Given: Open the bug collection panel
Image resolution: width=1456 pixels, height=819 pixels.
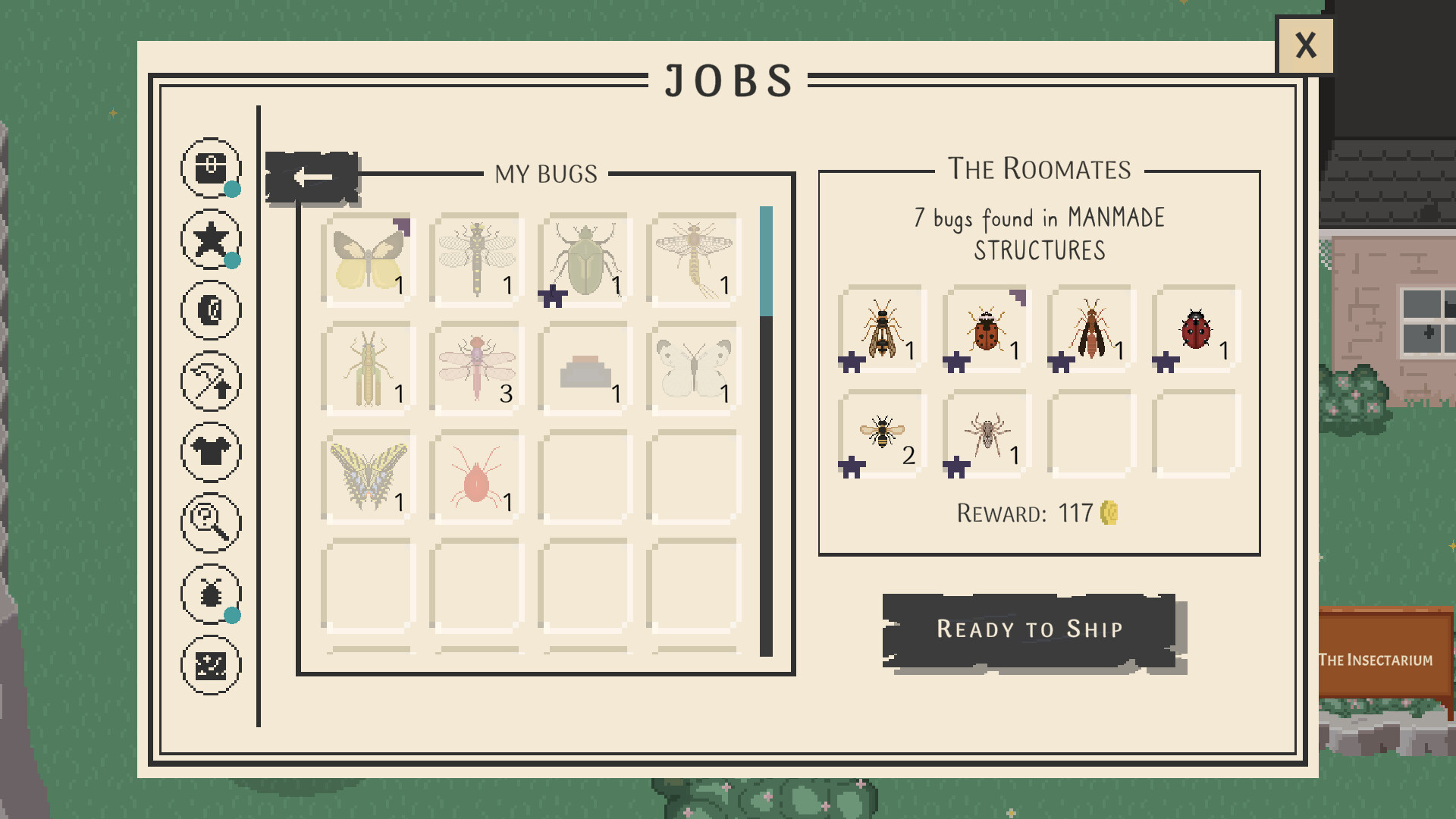Looking at the screenshot, I should click(x=211, y=594).
